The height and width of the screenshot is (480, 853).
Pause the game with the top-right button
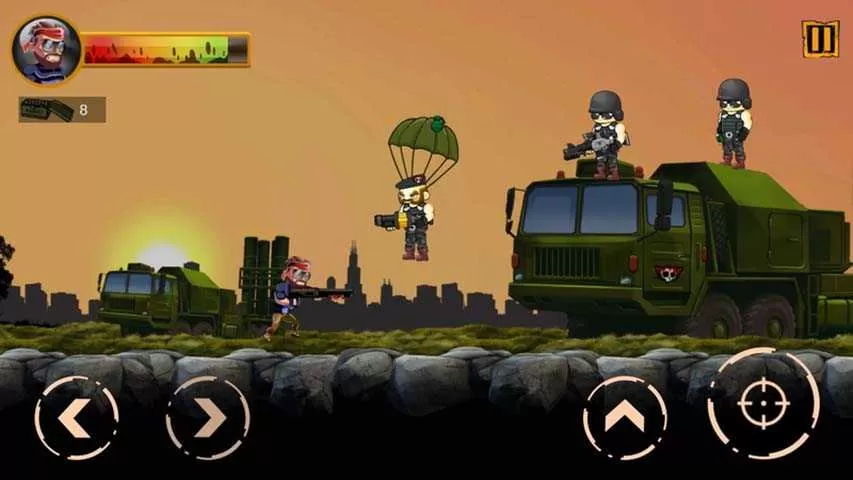[819, 39]
